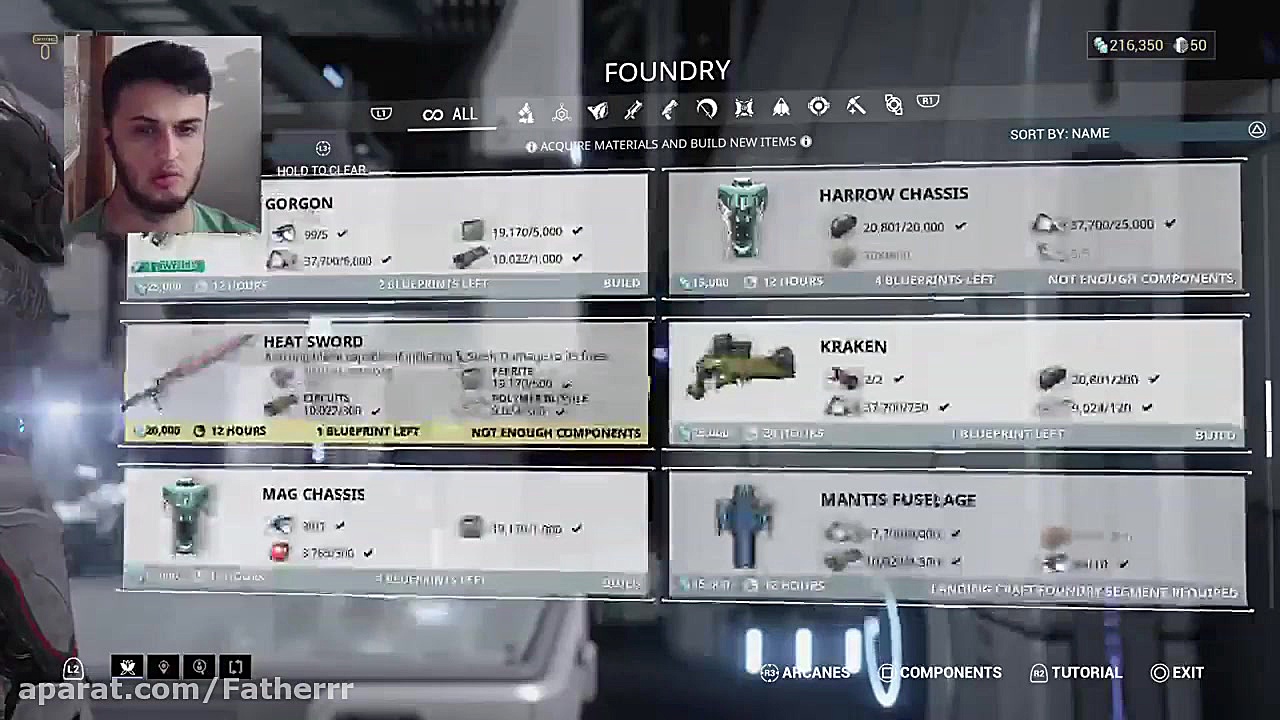Open the pistol category filter
This screenshot has width=1280, height=720.
tap(669, 110)
